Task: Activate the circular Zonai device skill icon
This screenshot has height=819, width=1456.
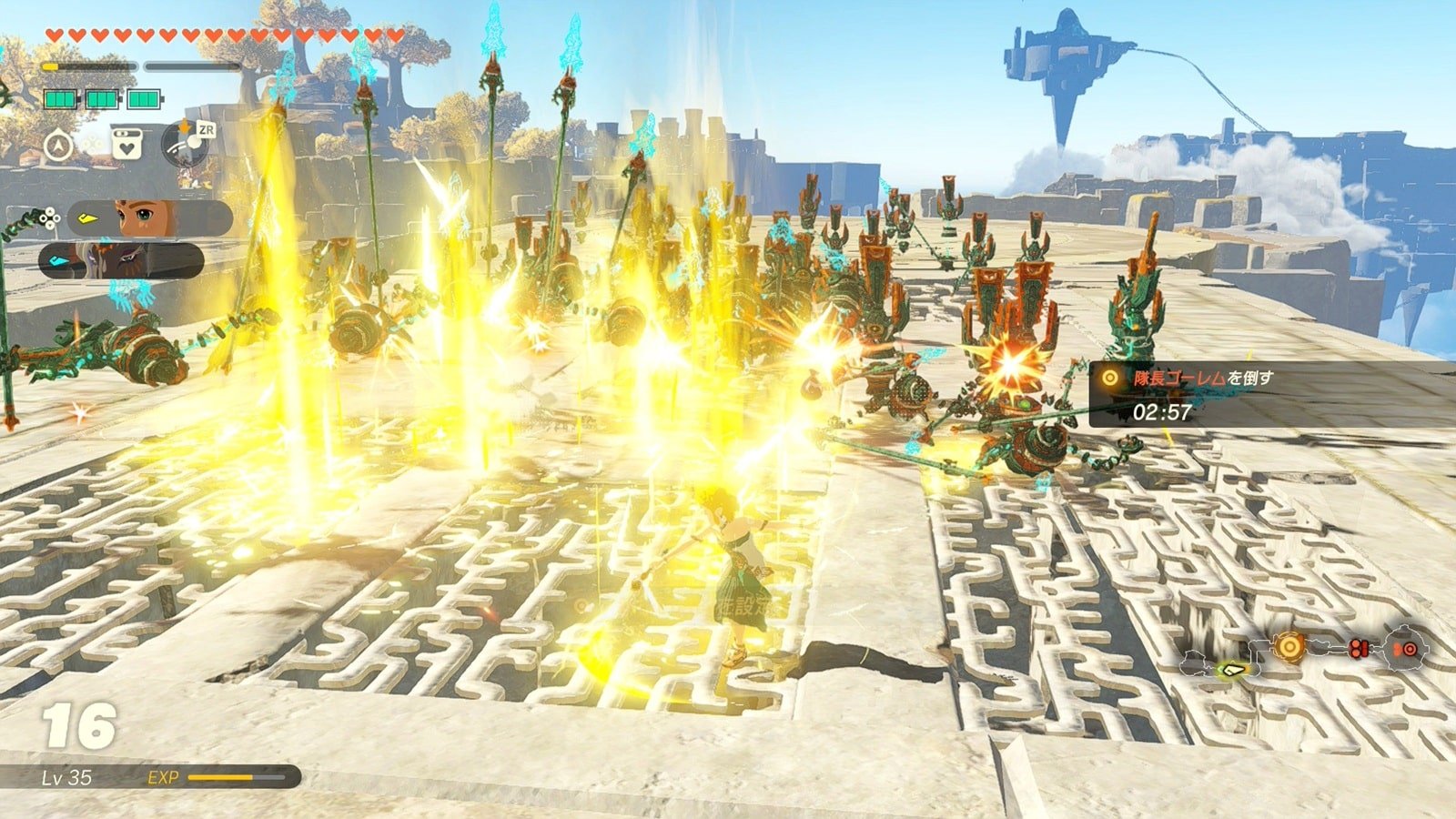Action: 187,144
